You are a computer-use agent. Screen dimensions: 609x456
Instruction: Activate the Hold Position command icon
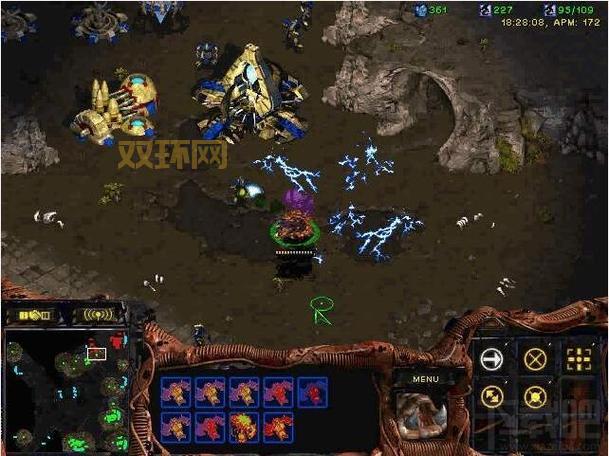click(535, 397)
